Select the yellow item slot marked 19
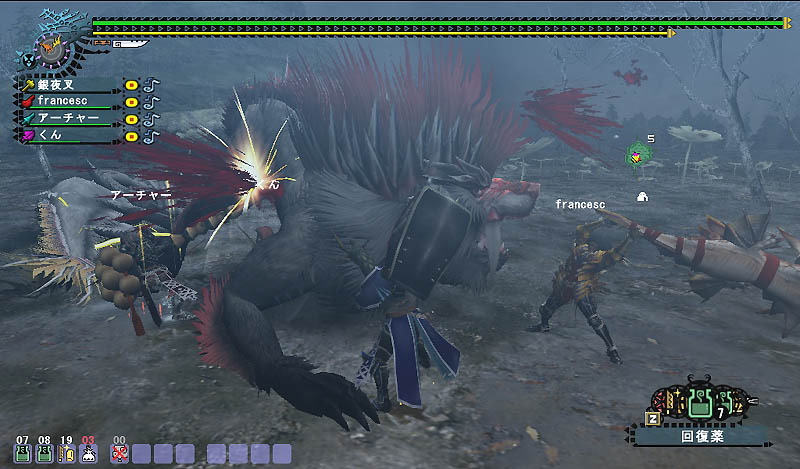 (x=66, y=453)
